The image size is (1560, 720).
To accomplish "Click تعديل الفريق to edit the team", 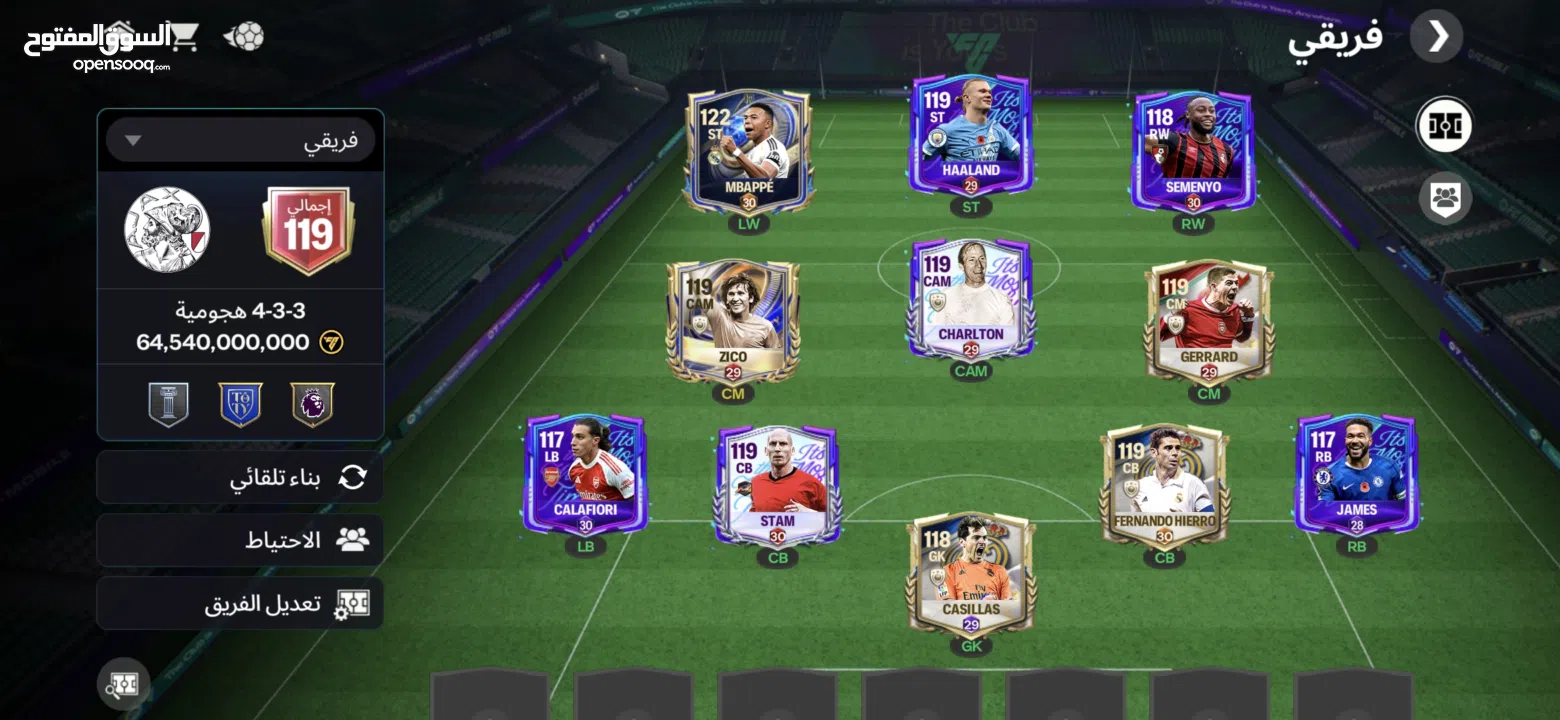I will pos(239,604).
